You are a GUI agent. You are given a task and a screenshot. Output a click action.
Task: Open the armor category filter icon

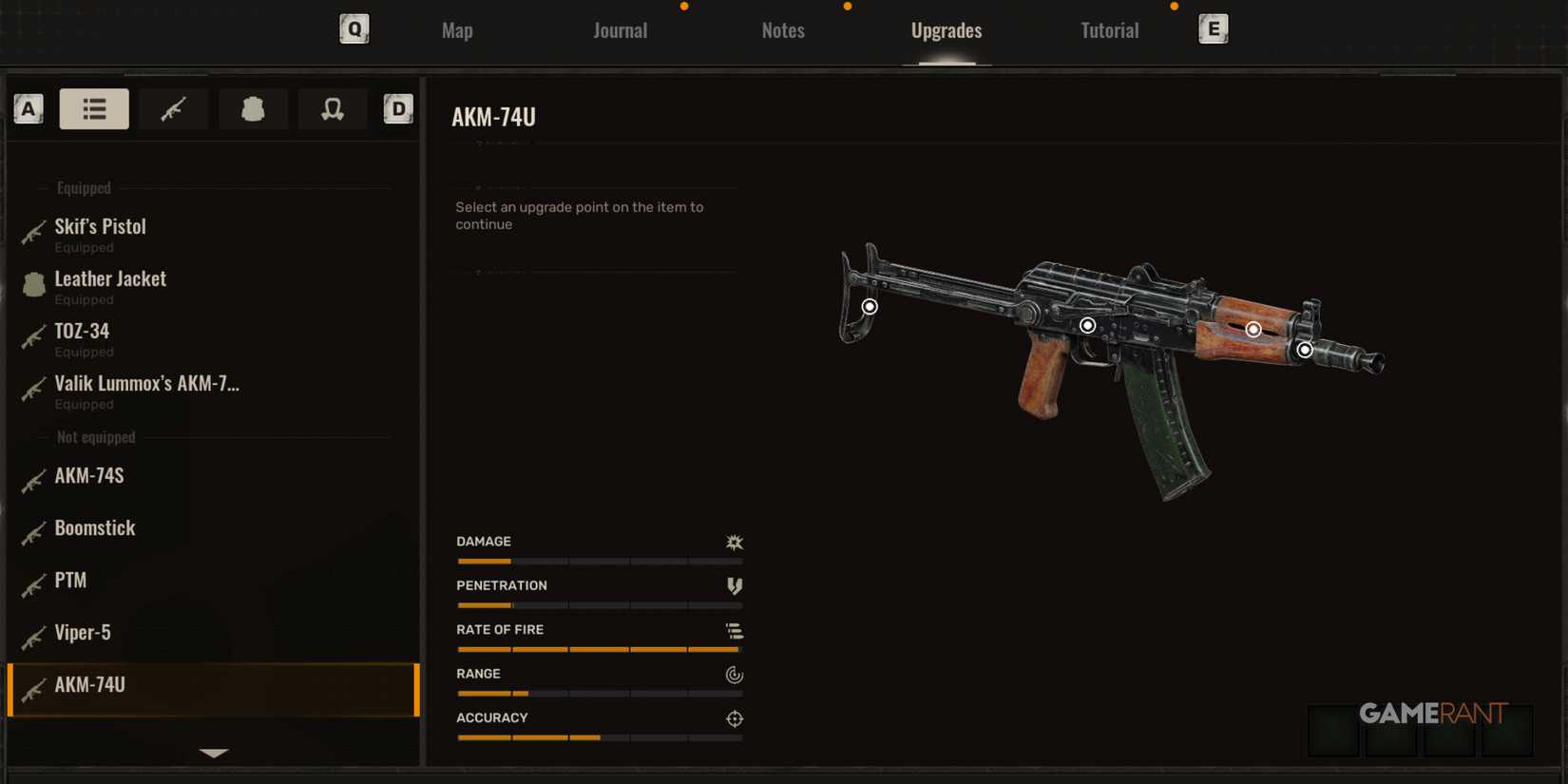[253, 108]
